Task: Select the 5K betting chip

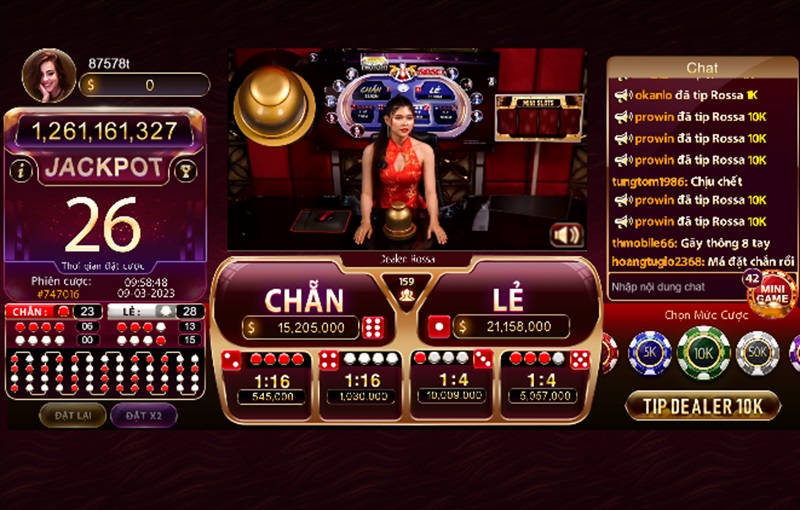Action: [x=648, y=352]
